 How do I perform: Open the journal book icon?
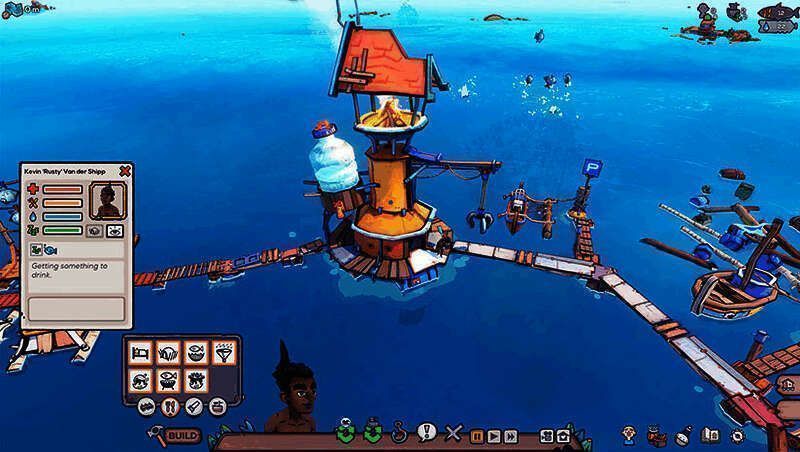[x=711, y=435]
